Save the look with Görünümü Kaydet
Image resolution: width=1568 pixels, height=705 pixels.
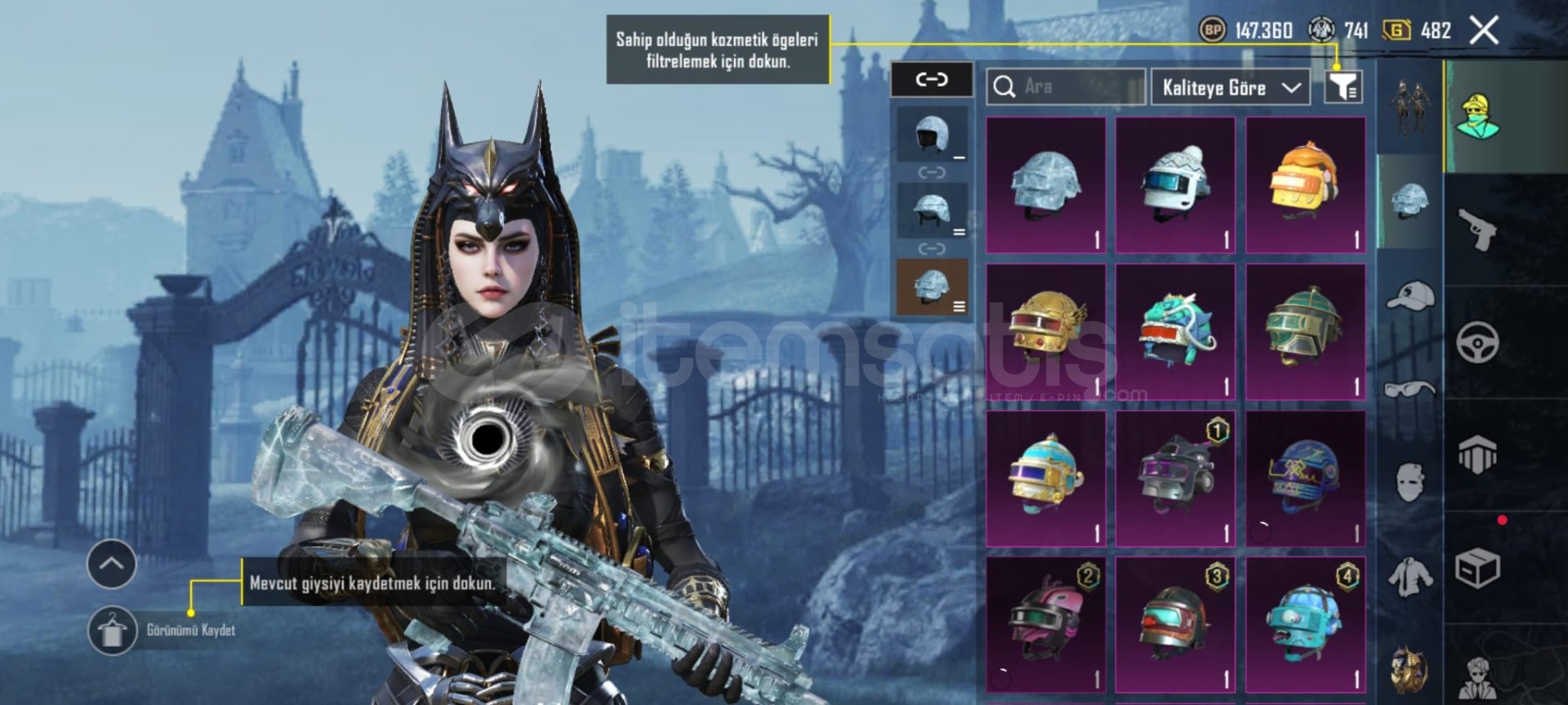pyautogui.click(x=113, y=631)
